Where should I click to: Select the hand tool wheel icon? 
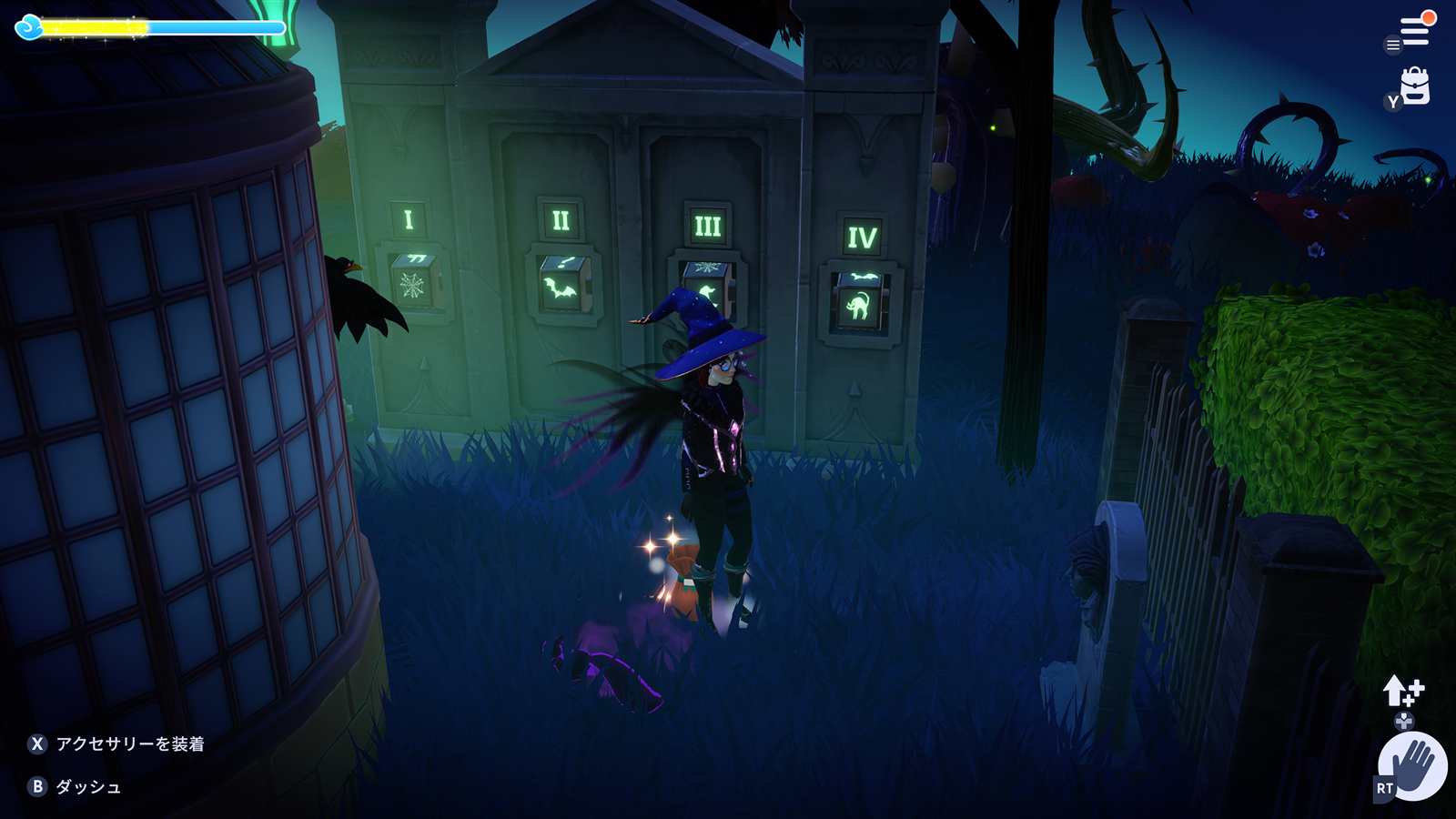pos(1412,765)
